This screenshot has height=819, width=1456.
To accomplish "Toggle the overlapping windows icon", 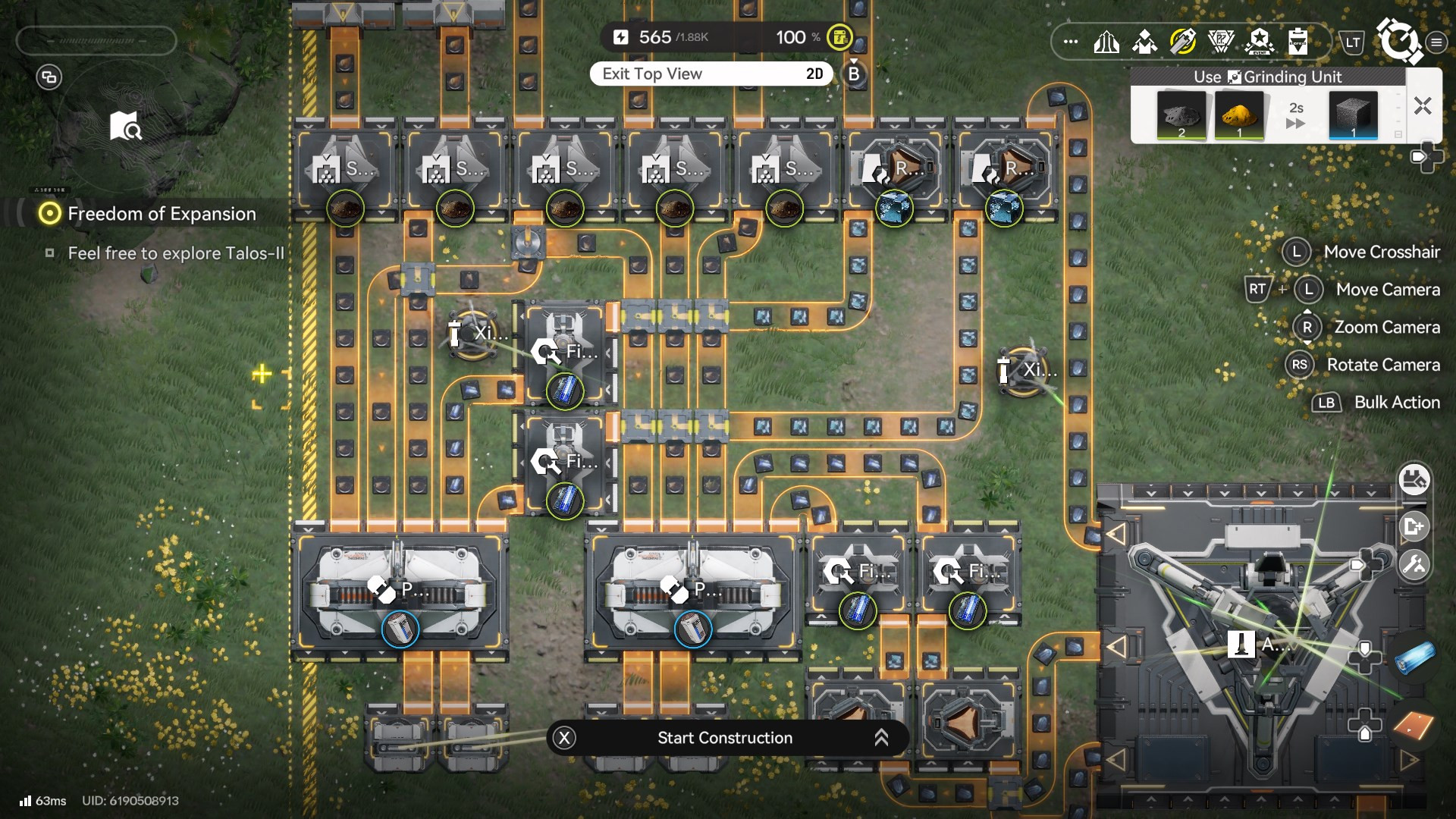I will 49,77.
